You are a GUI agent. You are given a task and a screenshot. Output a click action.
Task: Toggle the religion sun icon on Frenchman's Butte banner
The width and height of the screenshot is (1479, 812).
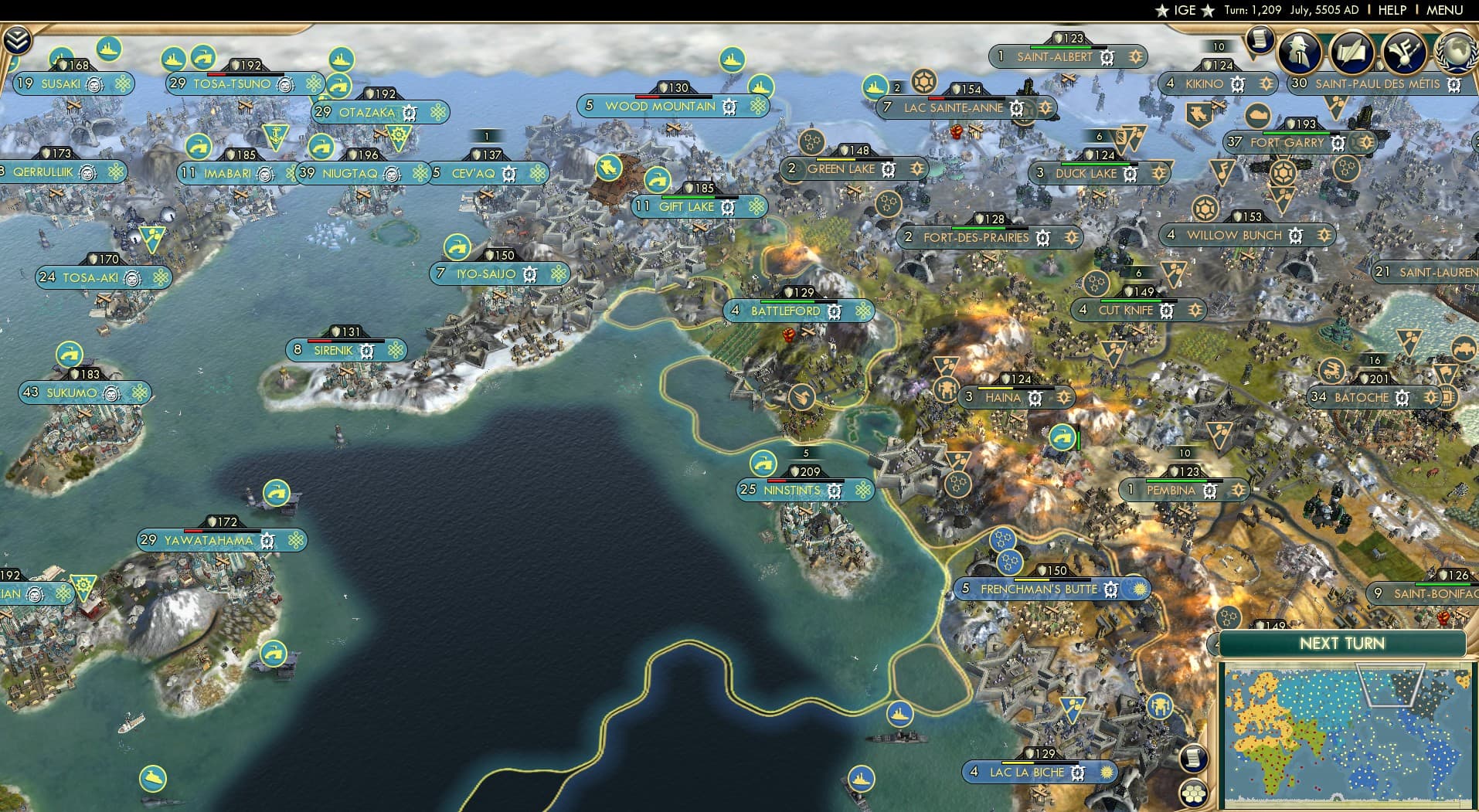pos(1138,589)
